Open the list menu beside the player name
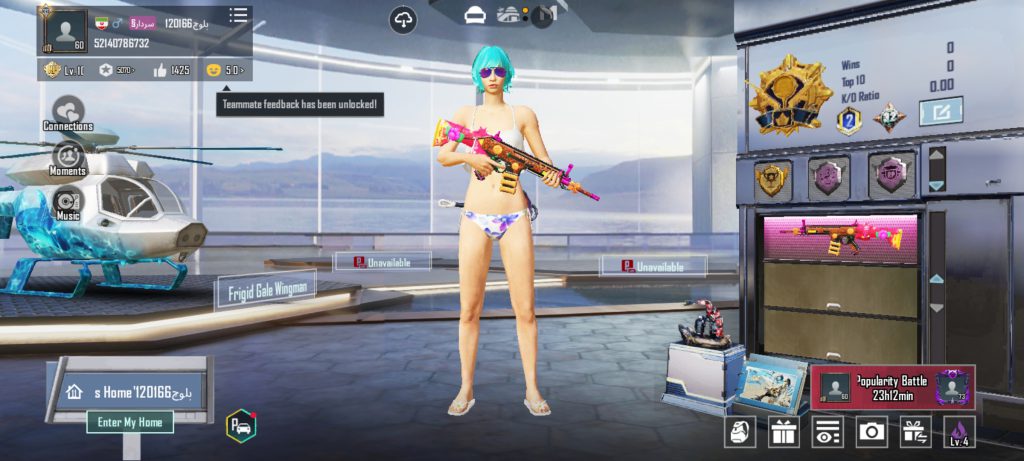Viewport: 1024px width, 461px height. (238, 16)
